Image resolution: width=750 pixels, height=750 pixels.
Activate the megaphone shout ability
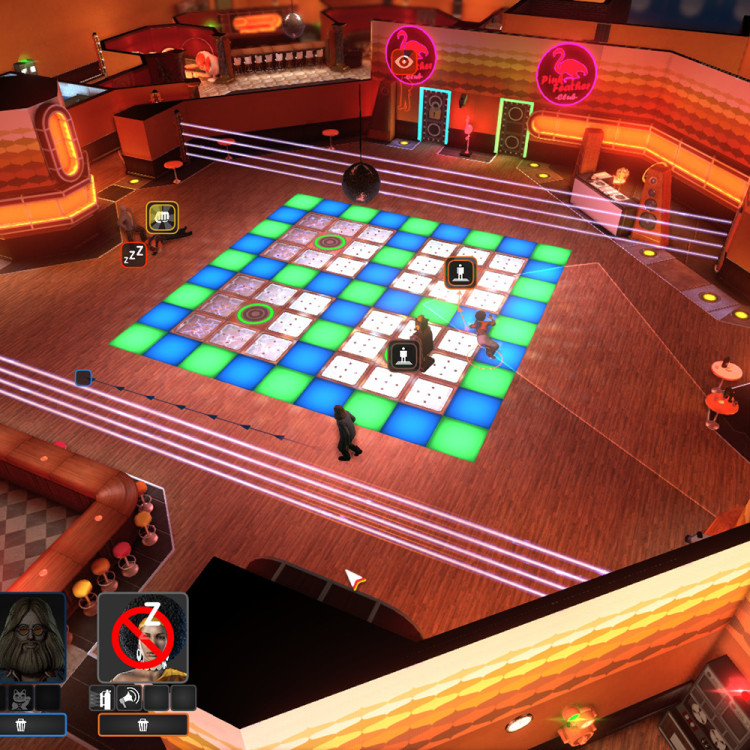pos(129,698)
